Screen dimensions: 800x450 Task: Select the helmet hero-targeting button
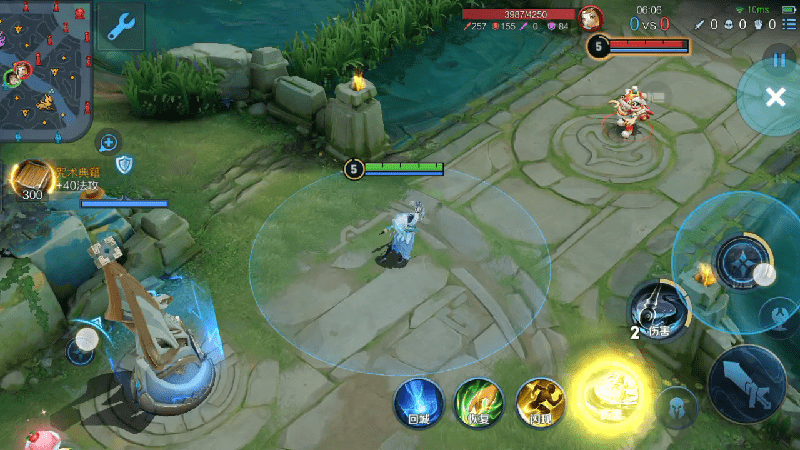tap(677, 407)
